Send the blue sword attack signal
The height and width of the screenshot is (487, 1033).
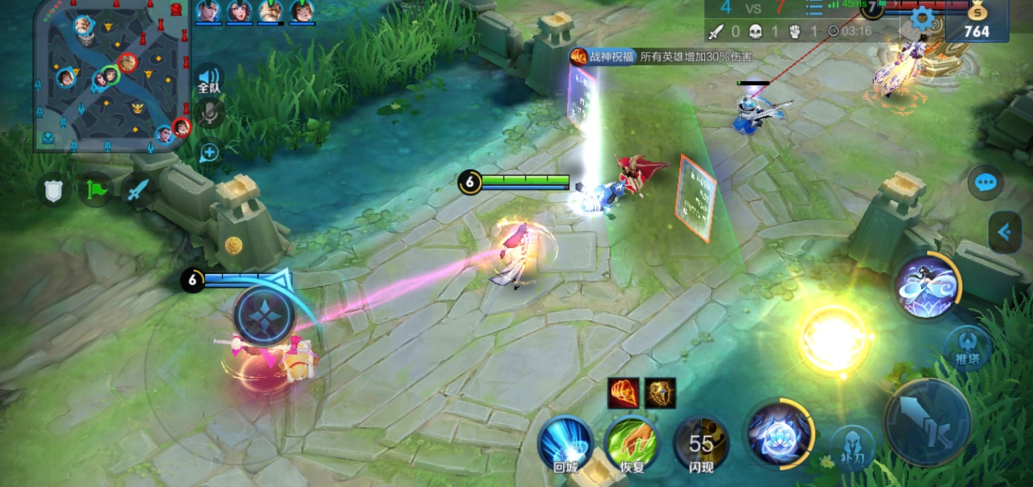coord(138,190)
